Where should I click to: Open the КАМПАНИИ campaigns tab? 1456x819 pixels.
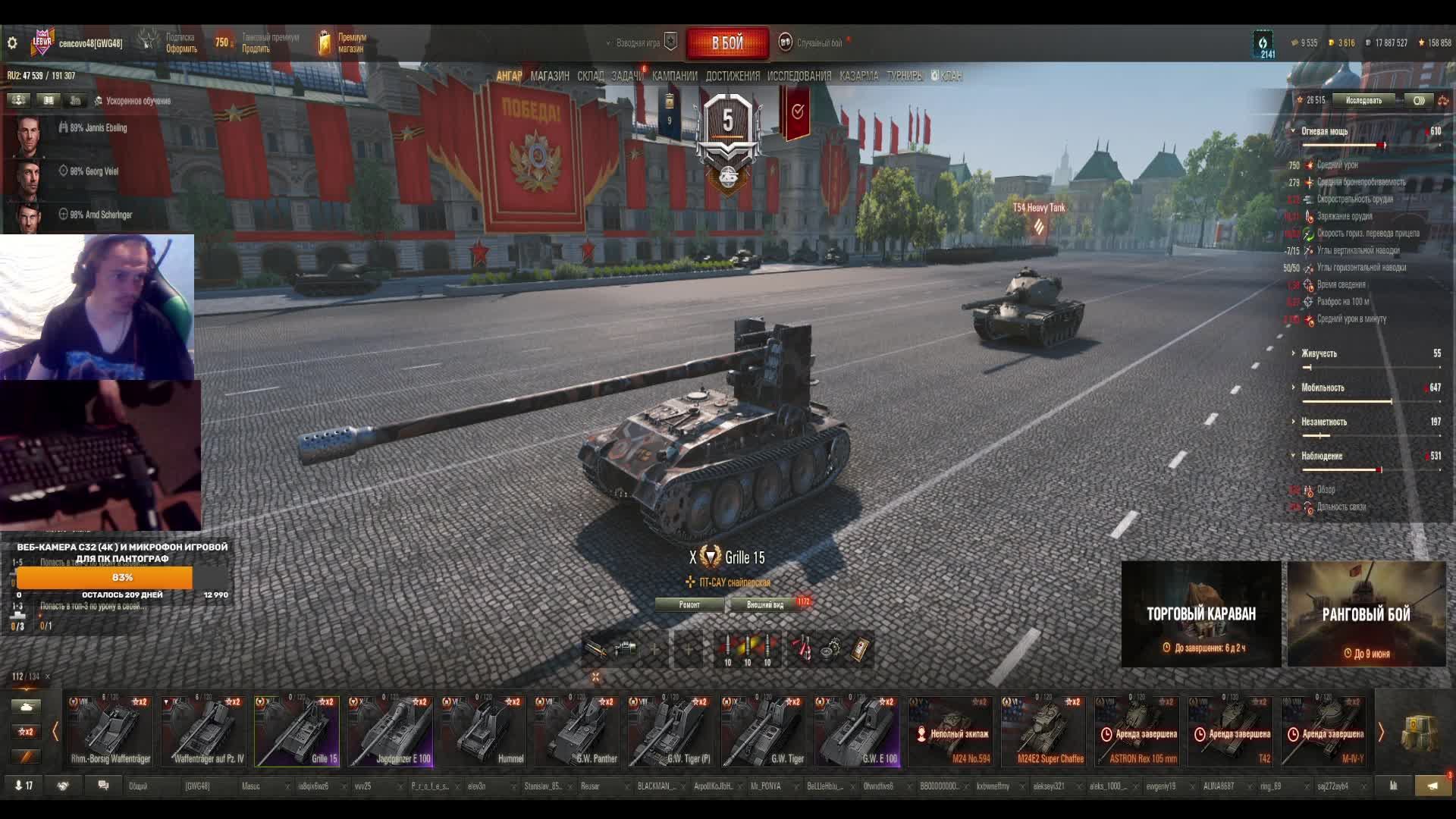[x=674, y=76]
